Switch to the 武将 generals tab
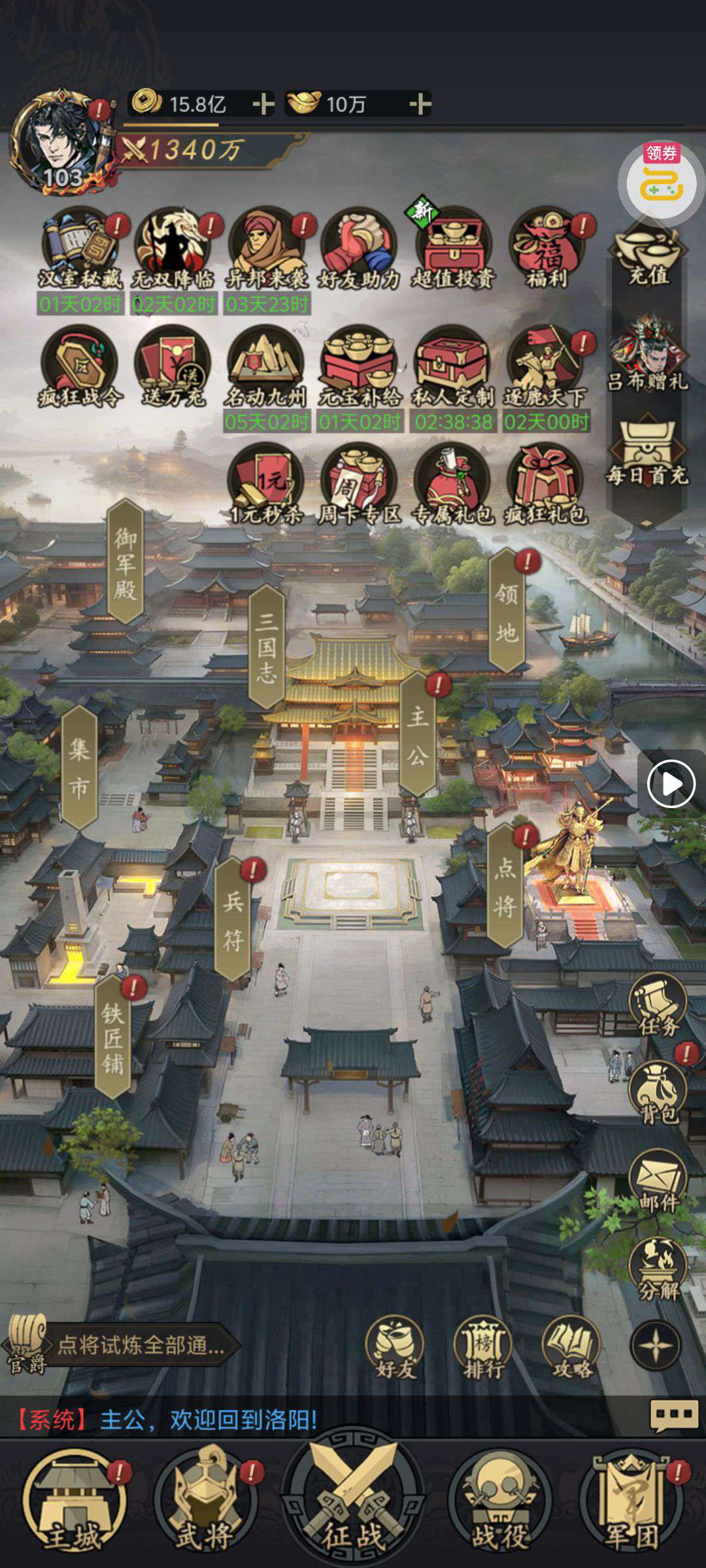Screen dimensions: 706x1568 point(205,1503)
